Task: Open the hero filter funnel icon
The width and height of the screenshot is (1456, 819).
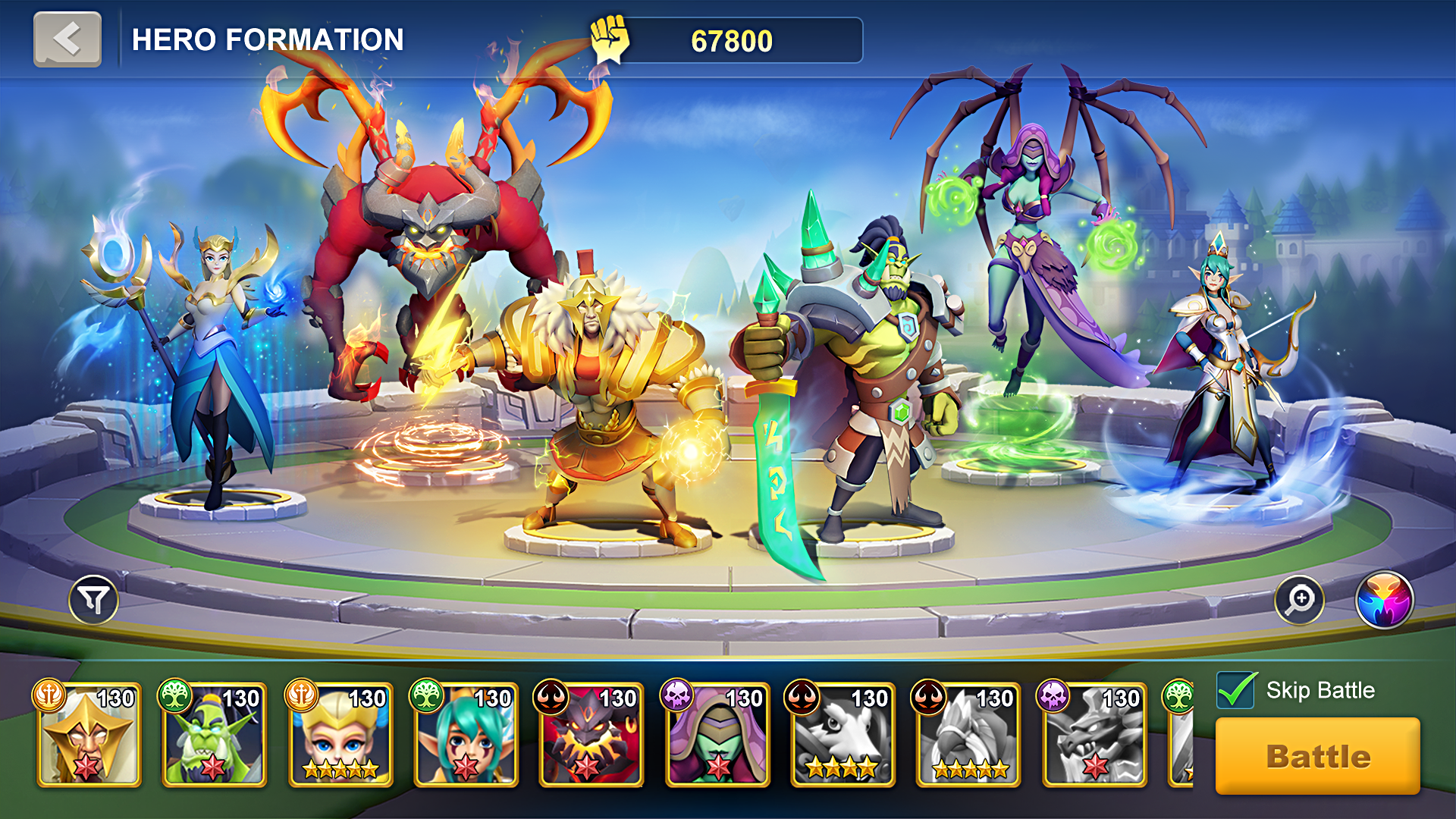Action: [95, 599]
